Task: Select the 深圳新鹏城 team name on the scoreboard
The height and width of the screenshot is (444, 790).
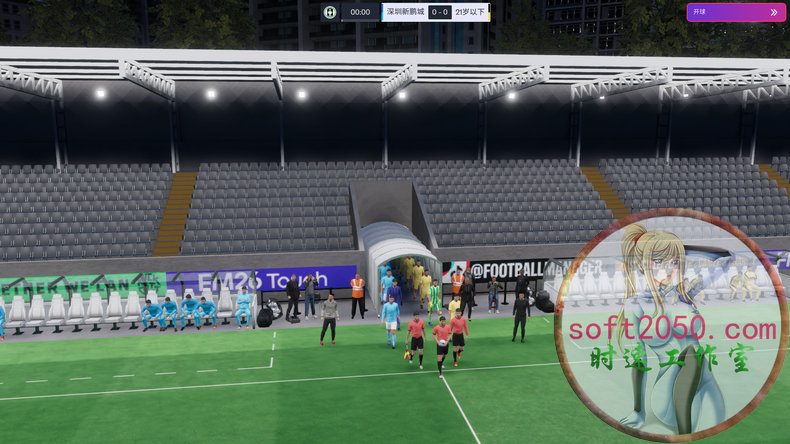Action: (404, 12)
